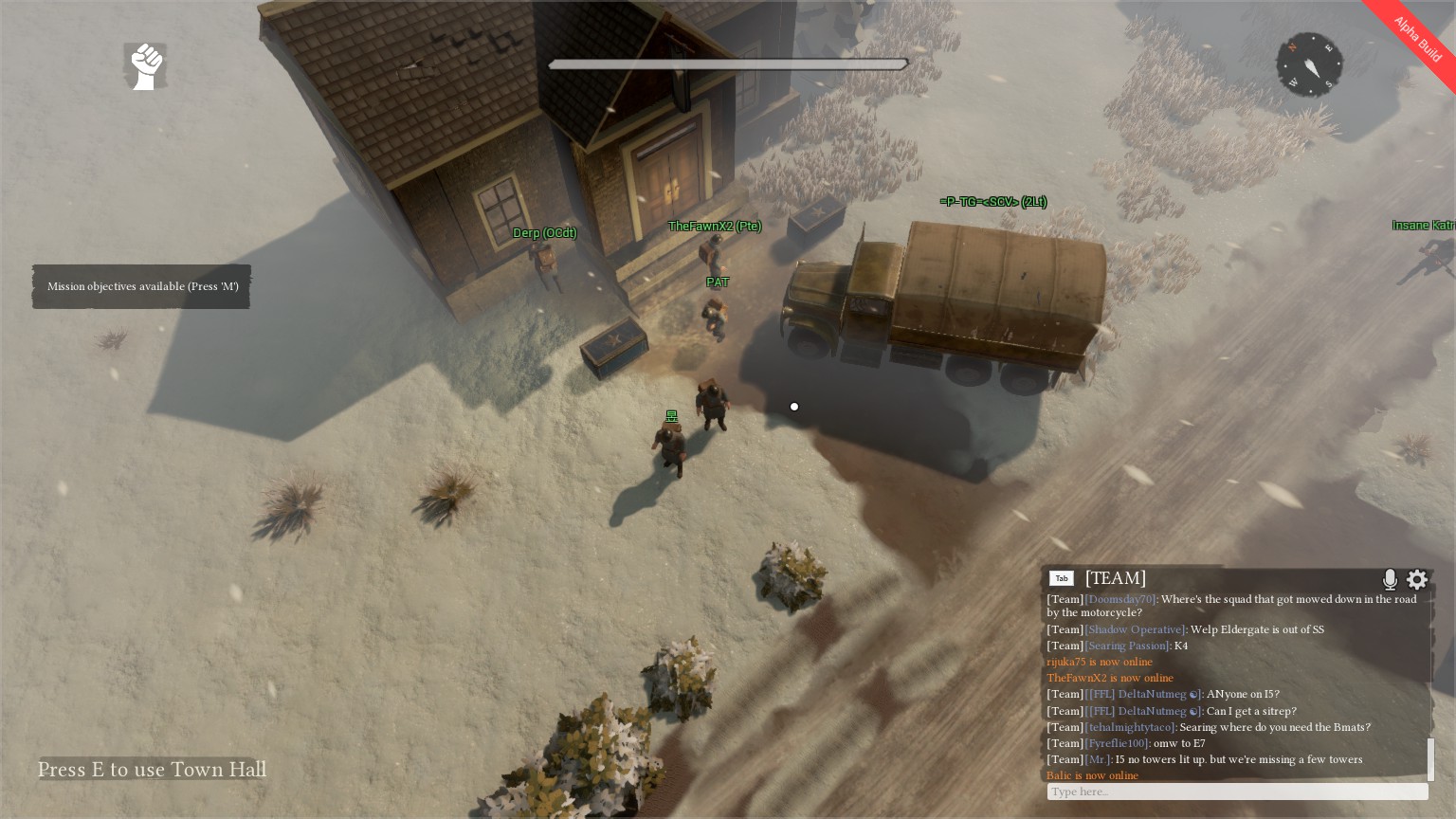Open chat settings with the gear icon
The height and width of the screenshot is (819, 1456).
tap(1417, 579)
